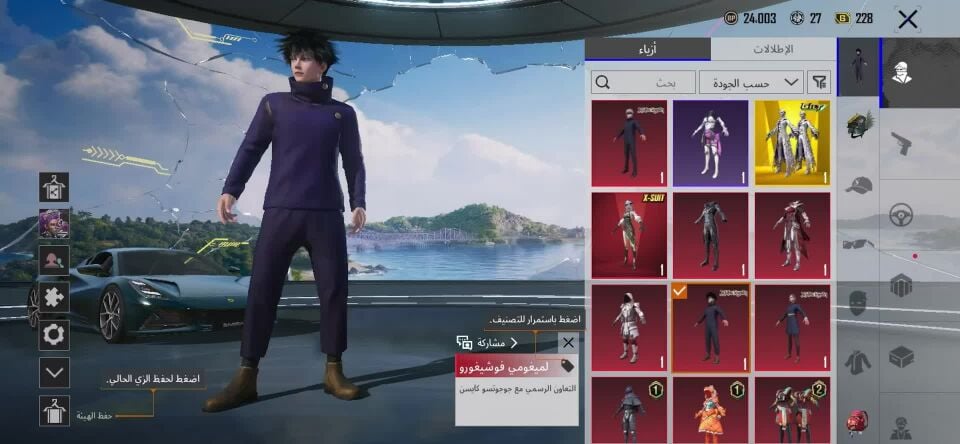Open the filter funnel button

point(819,82)
